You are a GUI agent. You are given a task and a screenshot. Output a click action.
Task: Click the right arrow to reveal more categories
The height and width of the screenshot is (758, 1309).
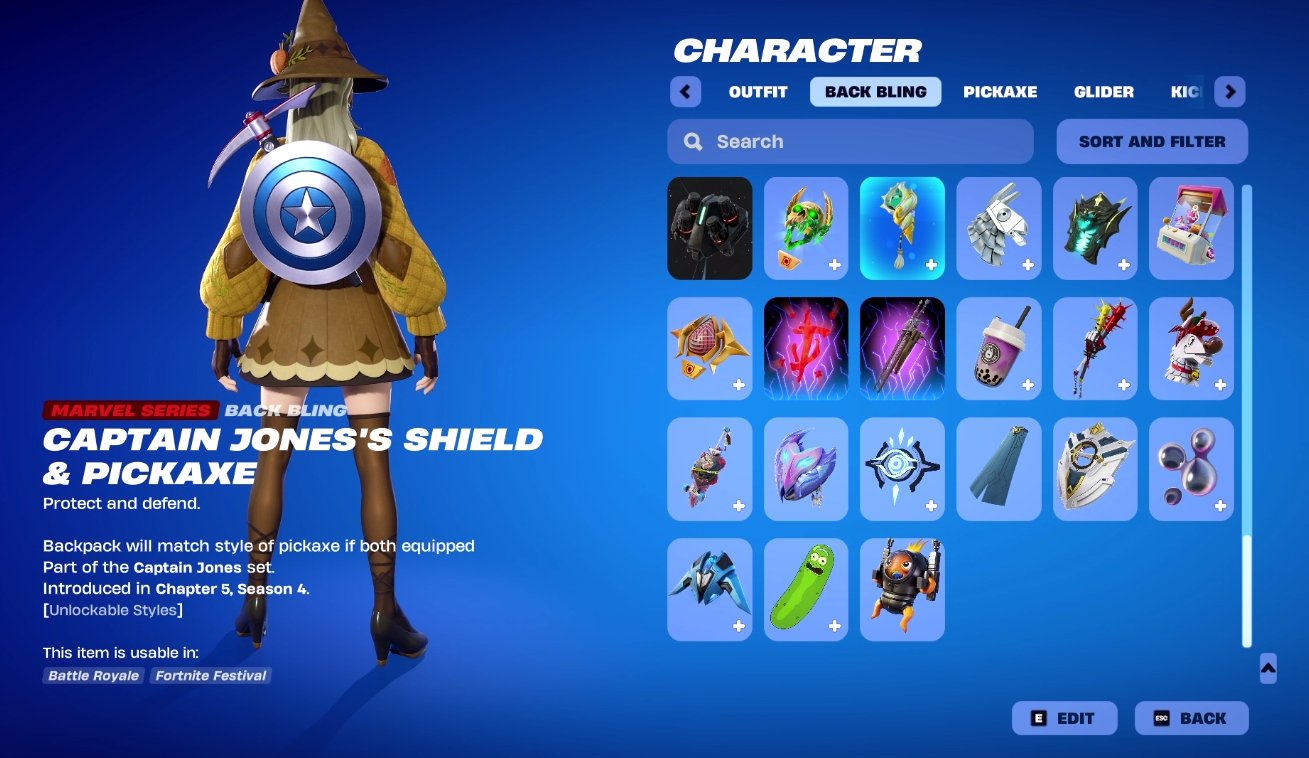pyautogui.click(x=1230, y=91)
